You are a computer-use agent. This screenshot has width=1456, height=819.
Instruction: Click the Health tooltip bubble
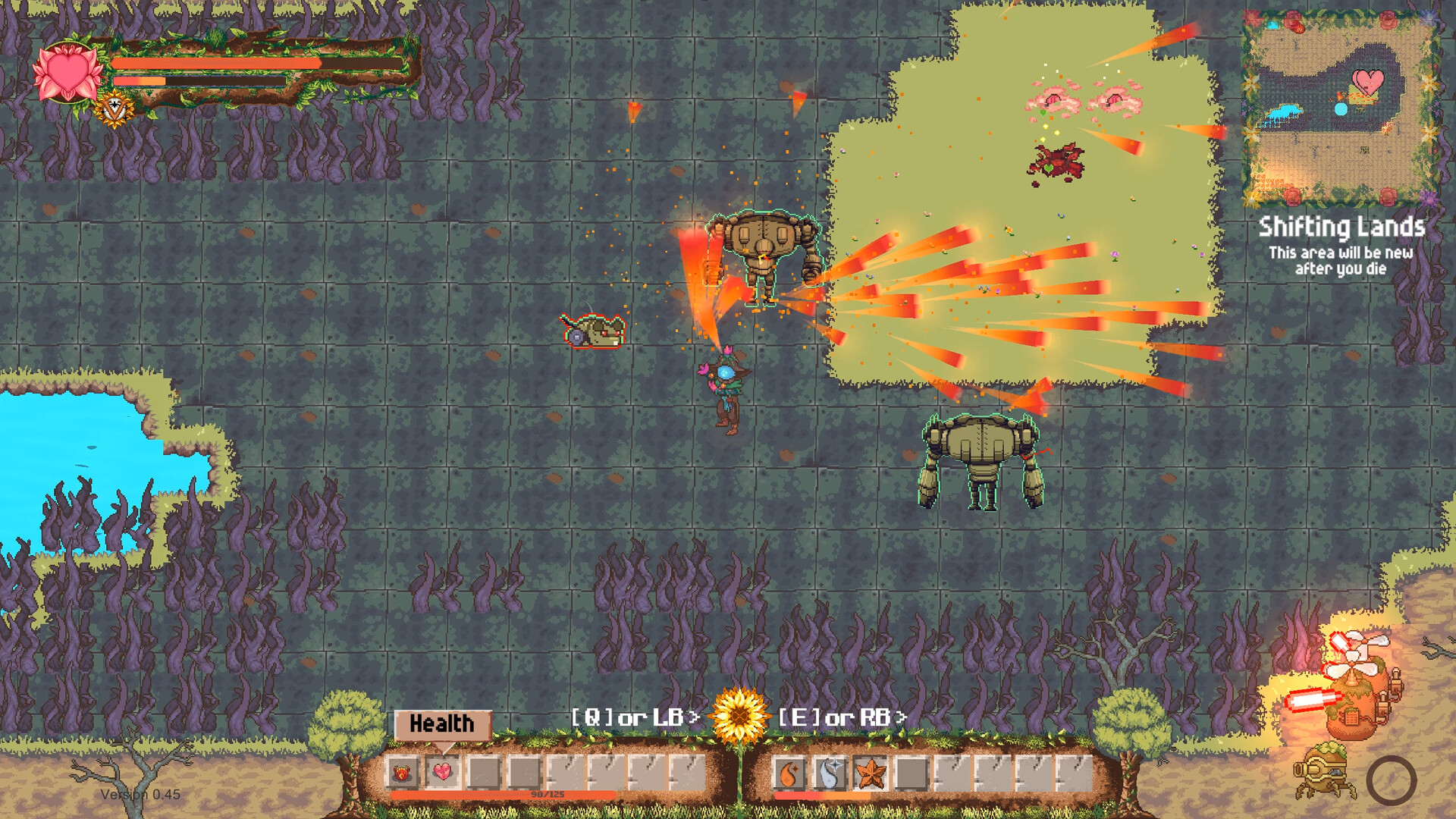pyautogui.click(x=442, y=724)
